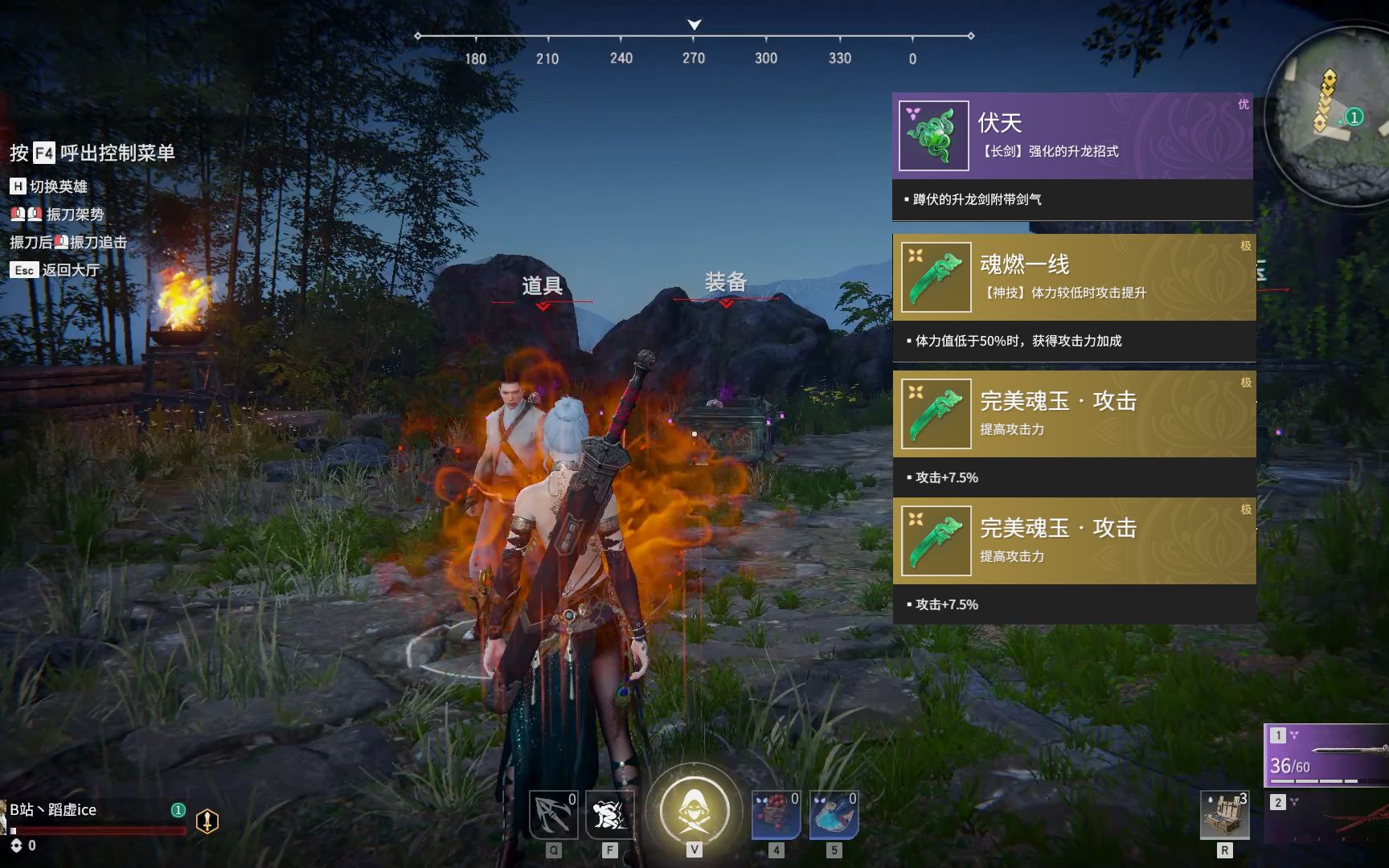
Task: Click the hexagonal golden sword icon
Action: (207, 821)
